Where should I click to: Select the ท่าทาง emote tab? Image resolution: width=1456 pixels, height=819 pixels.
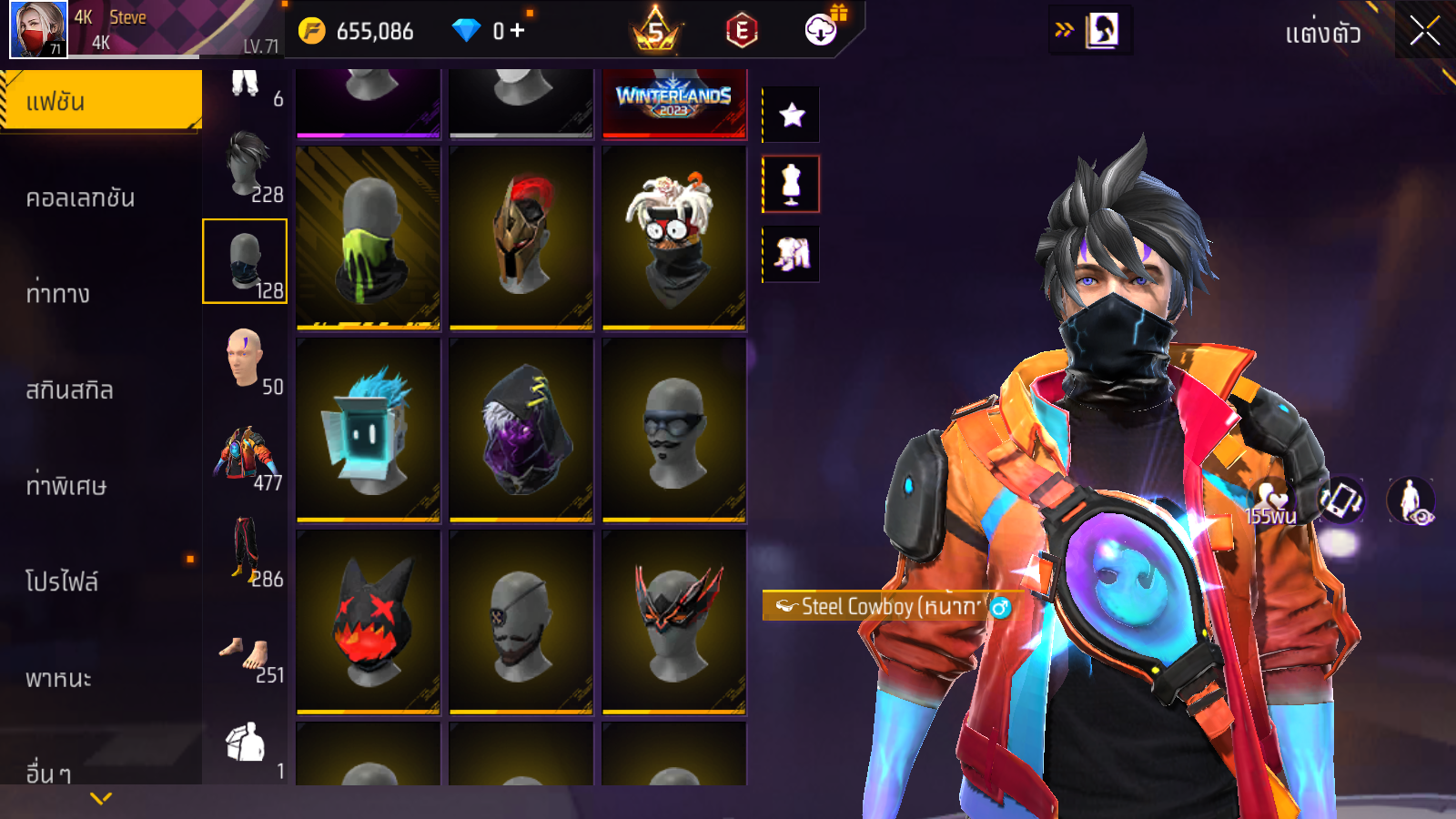[x=58, y=294]
